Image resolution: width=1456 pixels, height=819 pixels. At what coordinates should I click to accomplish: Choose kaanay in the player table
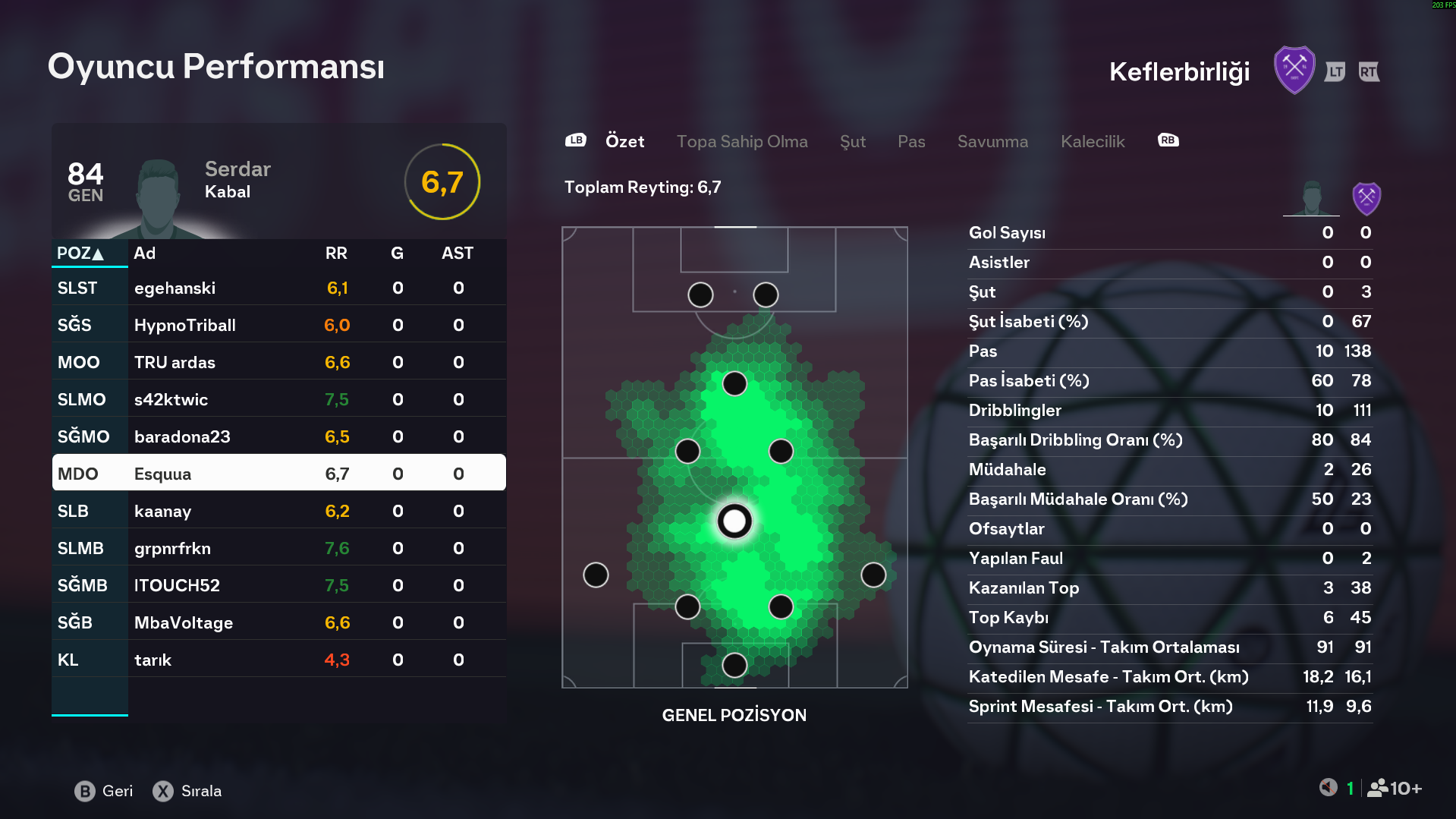coord(278,512)
